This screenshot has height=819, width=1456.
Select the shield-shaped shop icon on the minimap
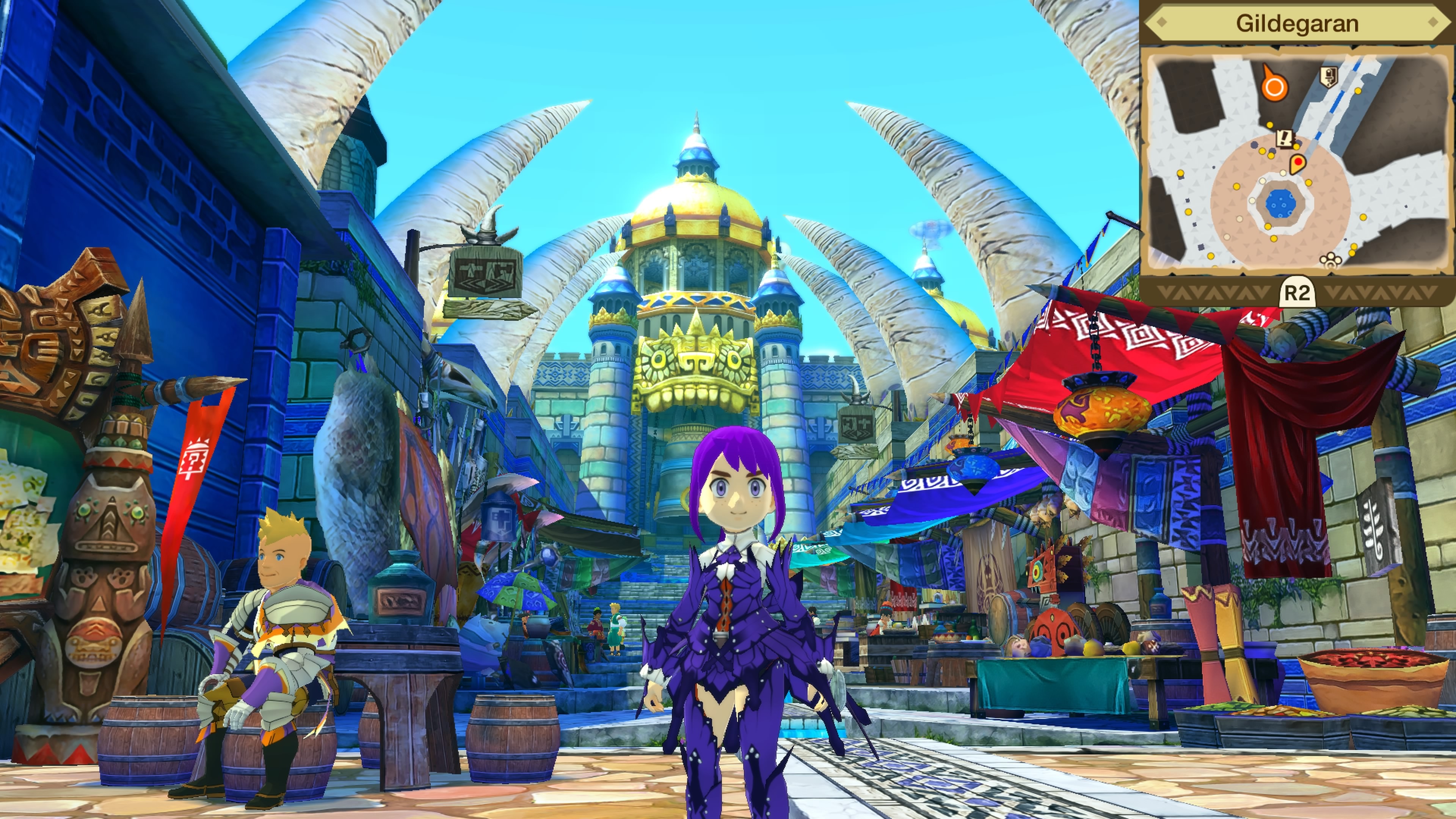(x=1328, y=76)
